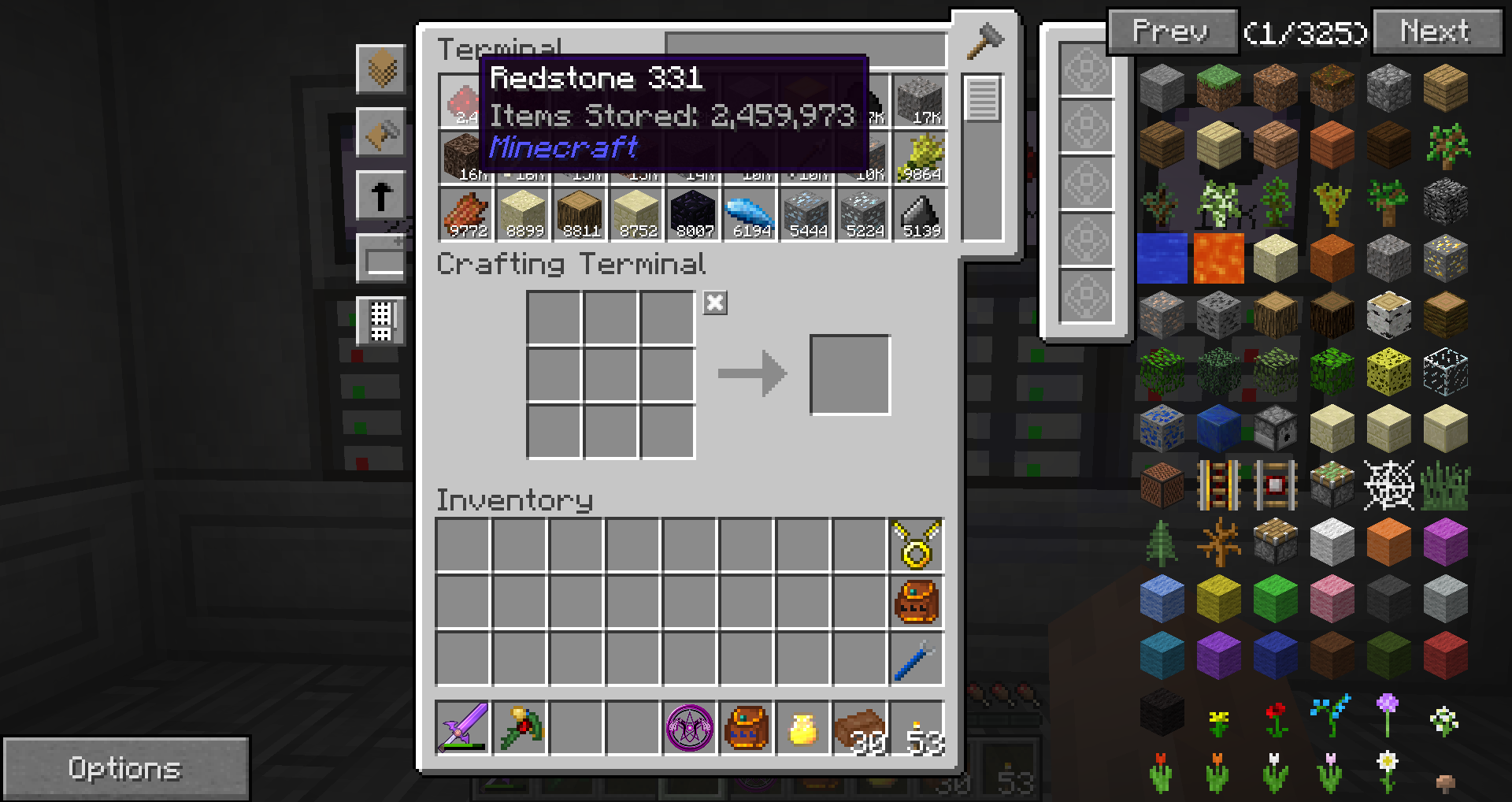The width and height of the screenshot is (1512, 802).
Task: Select the blue crystal stack showing 6194
Action: 749,214
